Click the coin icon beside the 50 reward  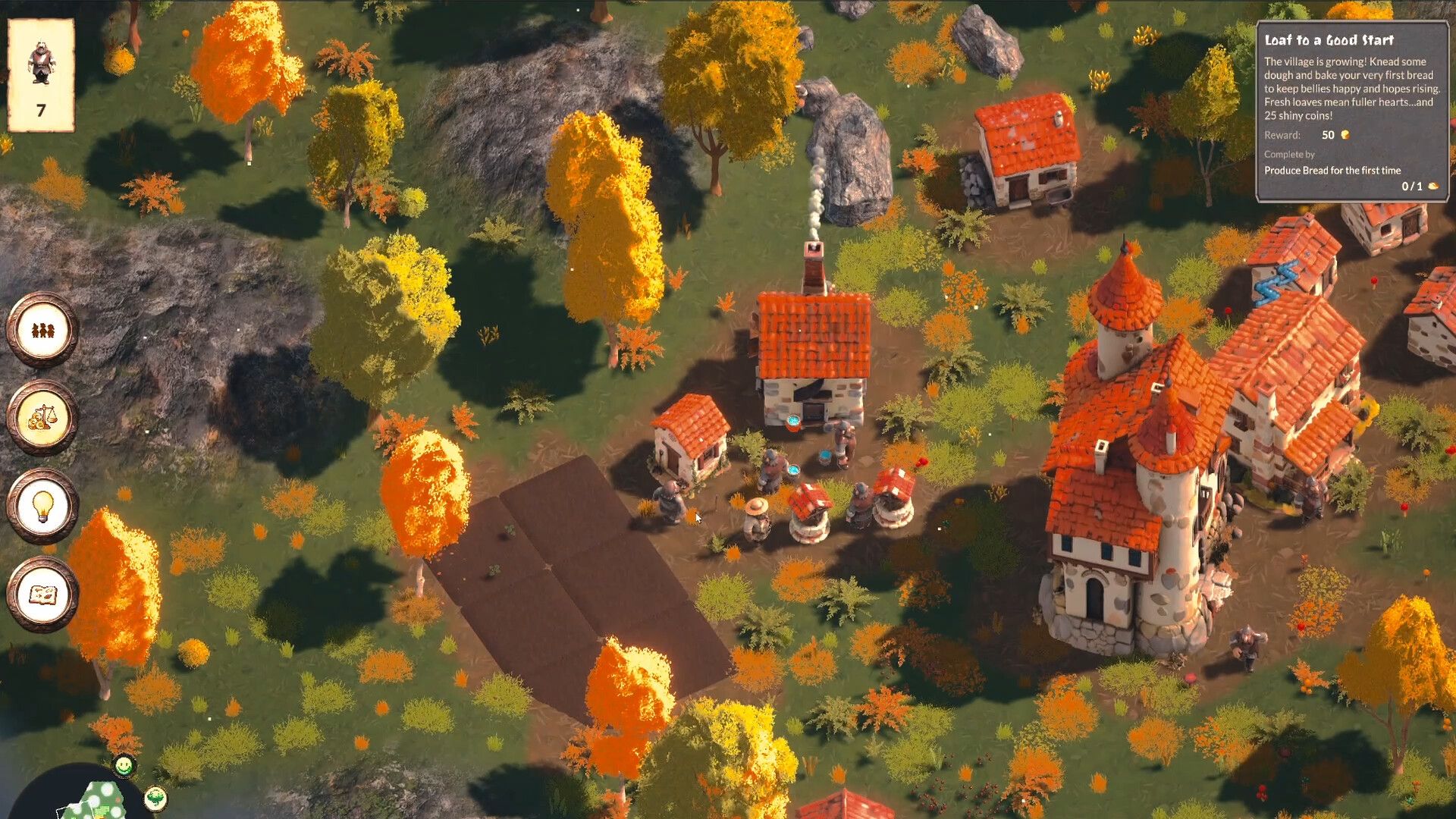(x=1345, y=135)
